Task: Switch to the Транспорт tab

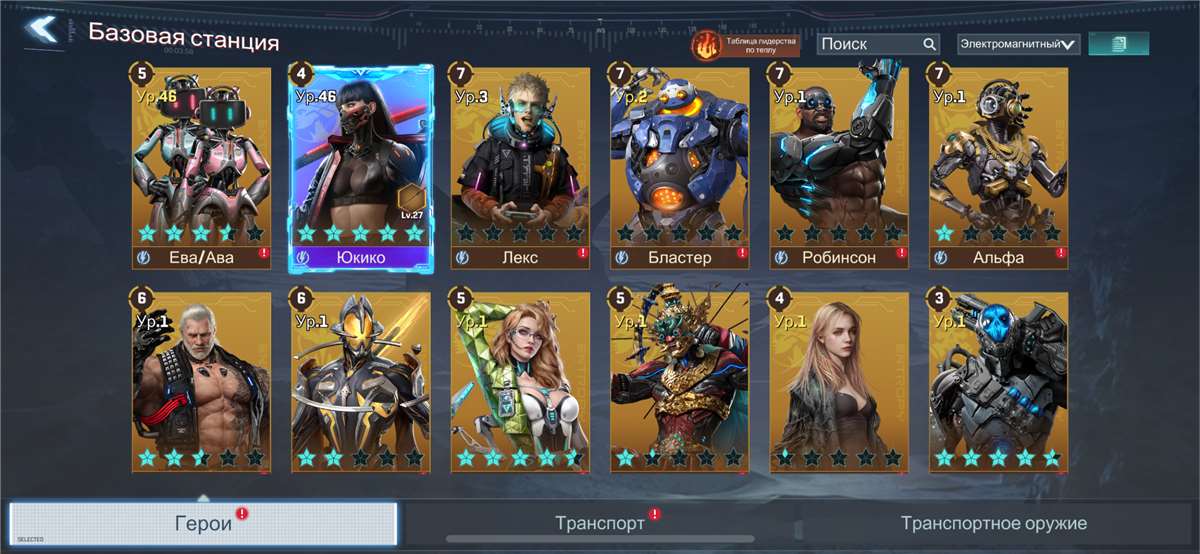Action: pyautogui.click(x=600, y=523)
